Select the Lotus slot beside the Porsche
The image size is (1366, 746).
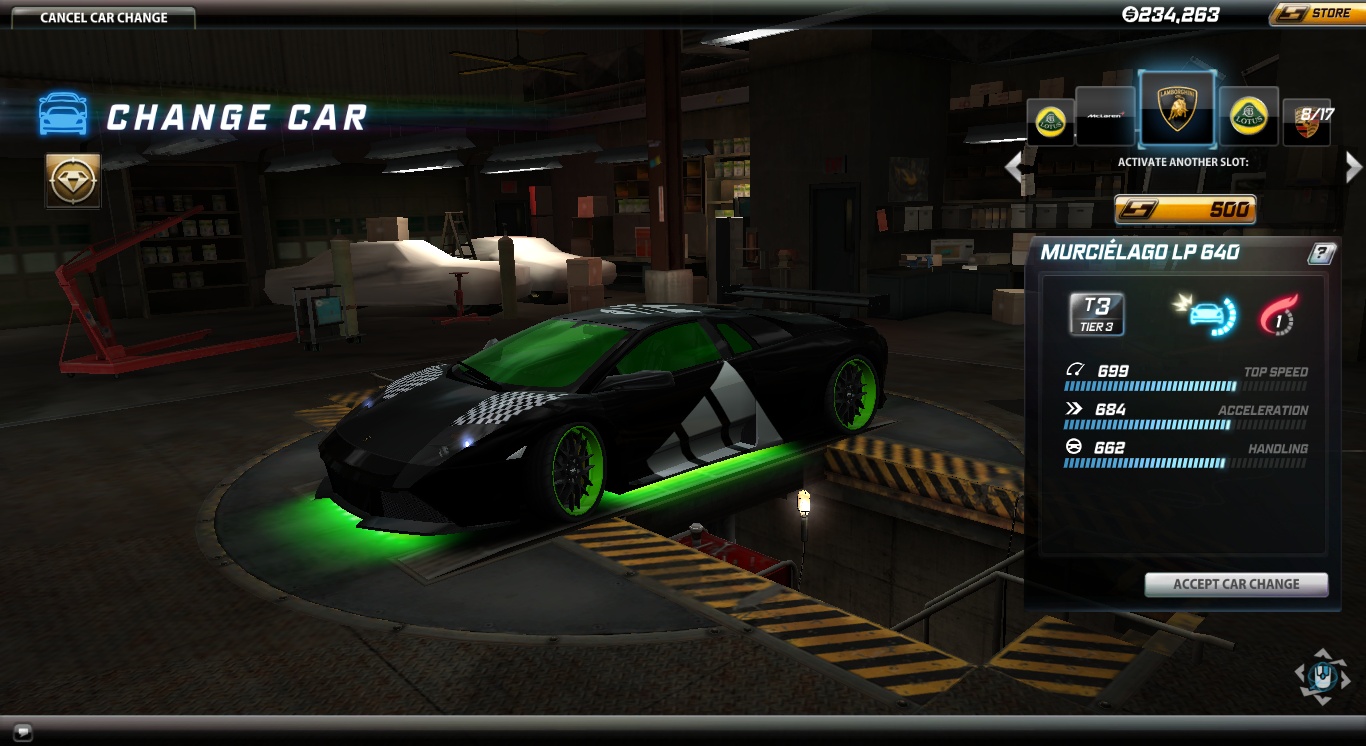click(x=1249, y=116)
